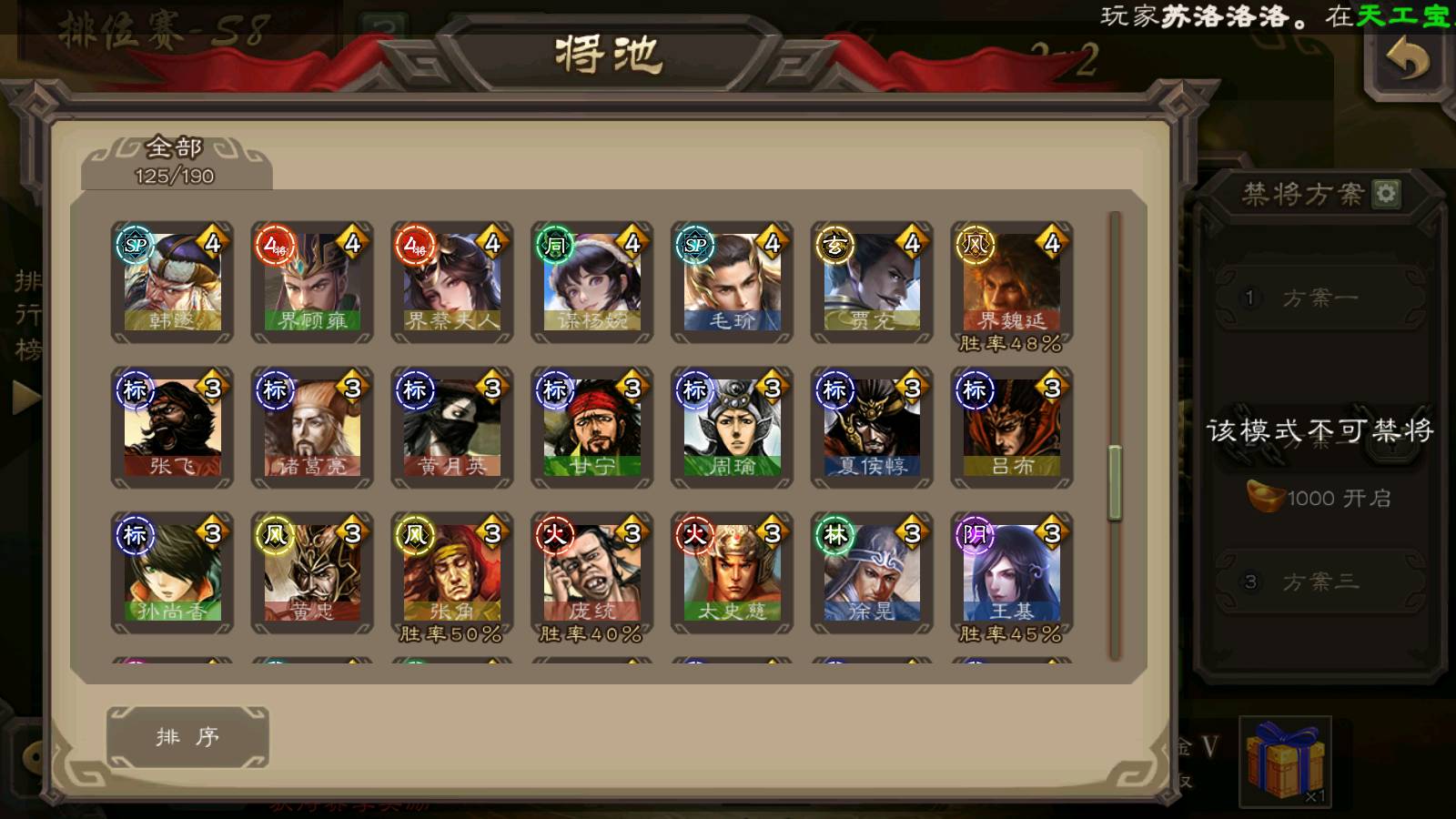Select the 界魏延 general card

tap(1012, 282)
